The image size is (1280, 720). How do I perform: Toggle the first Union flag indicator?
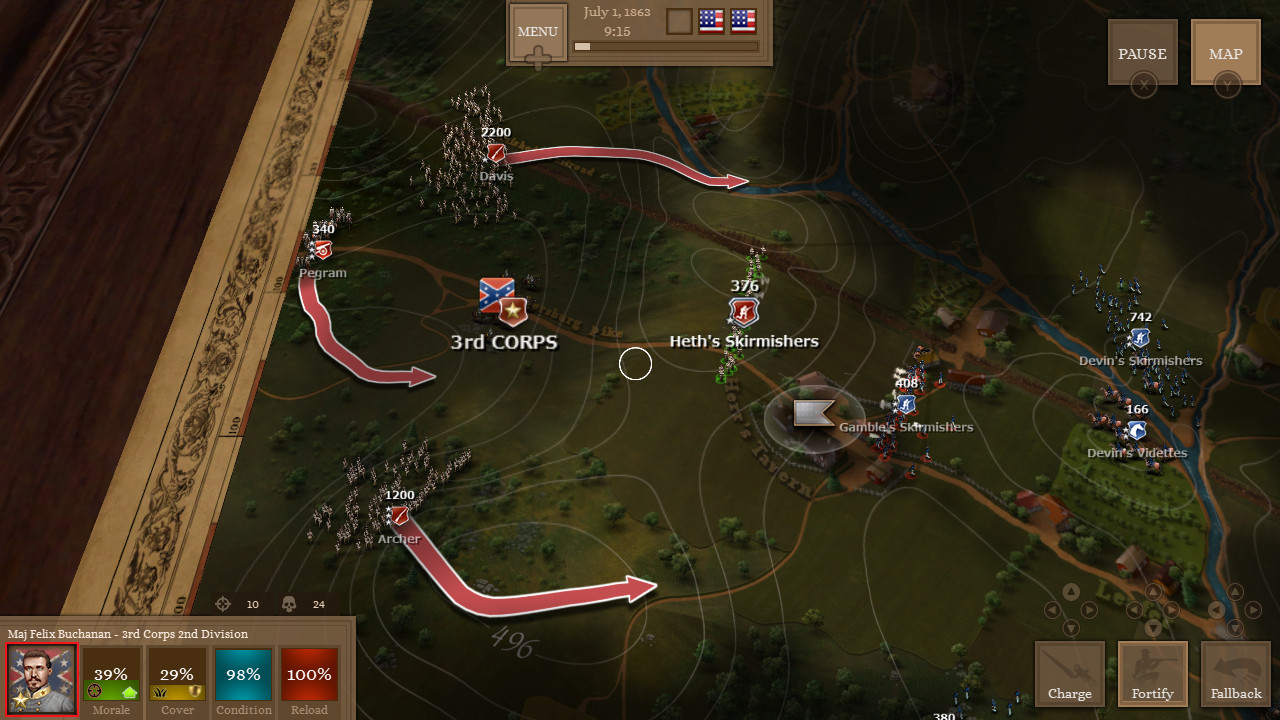[x=711, y=20]
